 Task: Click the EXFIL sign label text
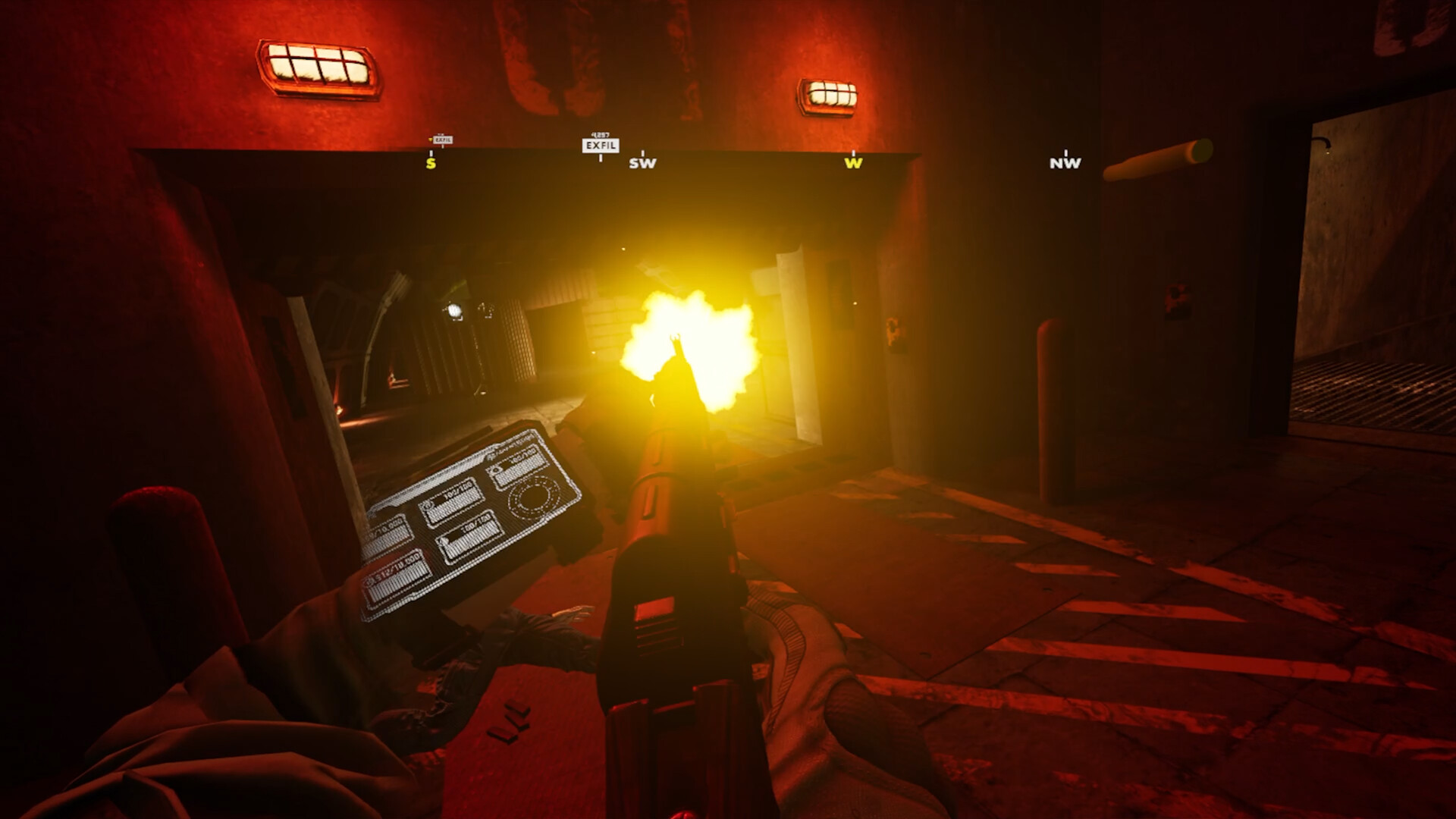pos(601,145)
